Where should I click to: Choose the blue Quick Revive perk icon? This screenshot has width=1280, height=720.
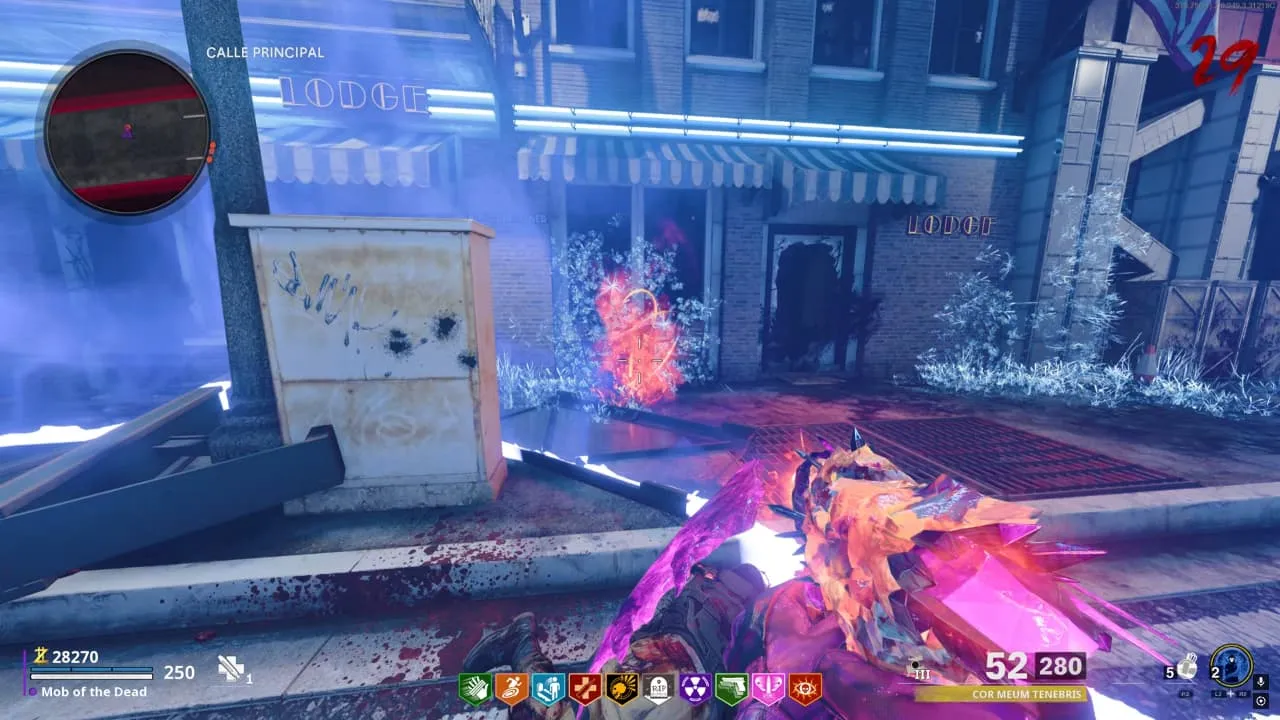(x=548, y=688)
